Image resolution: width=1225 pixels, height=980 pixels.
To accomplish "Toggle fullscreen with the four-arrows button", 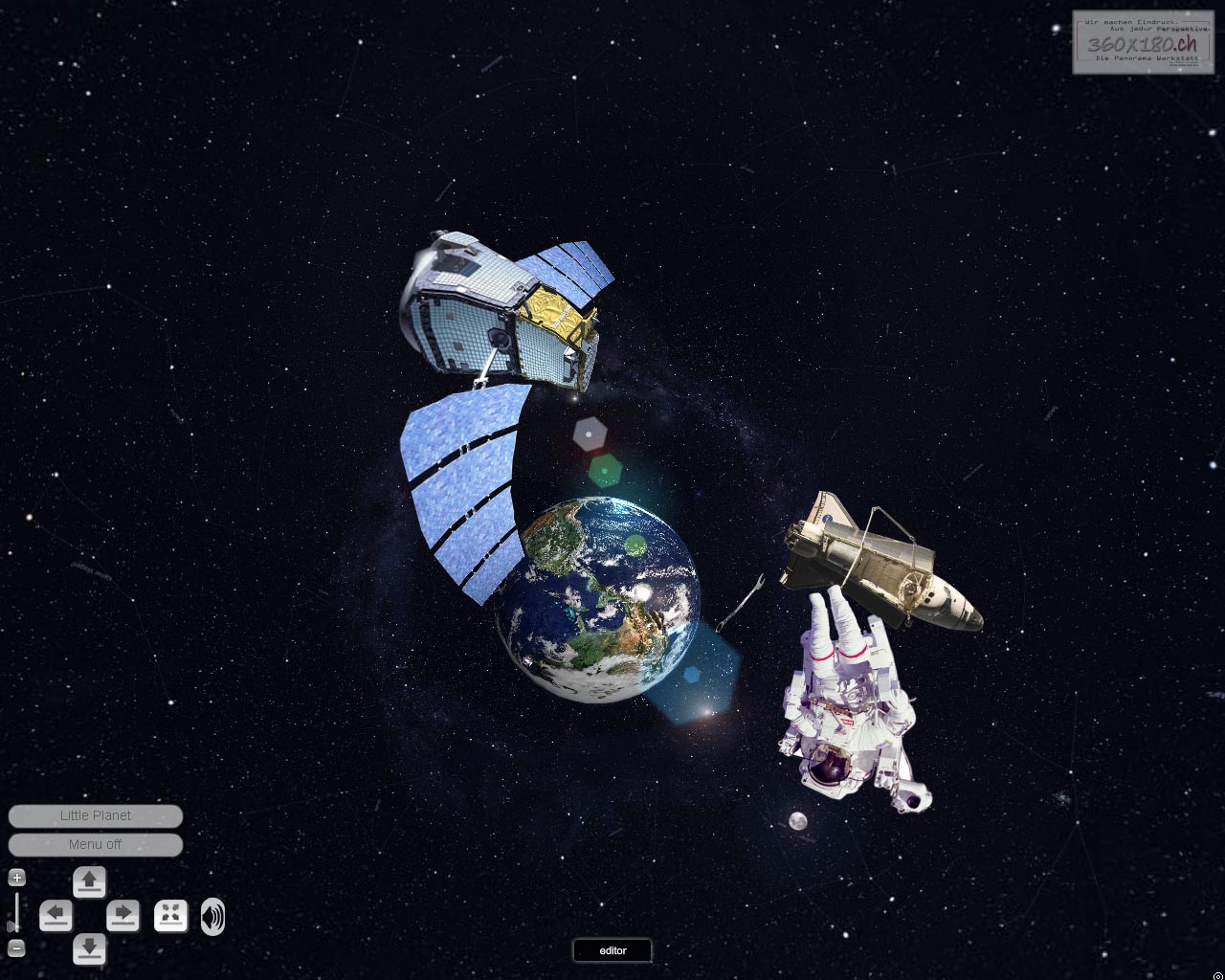I will [170, 916].
